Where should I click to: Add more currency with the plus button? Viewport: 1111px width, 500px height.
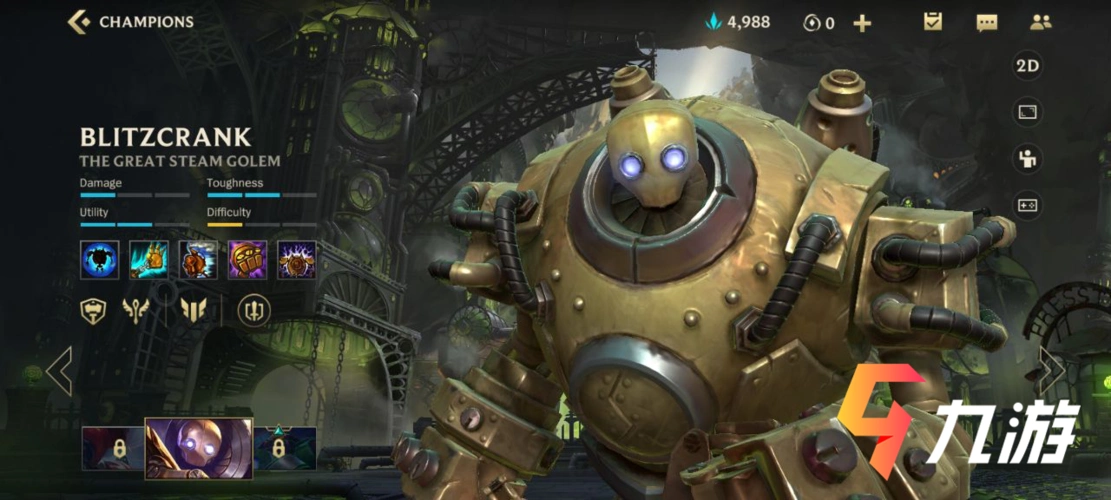click(x=862, y=23)
